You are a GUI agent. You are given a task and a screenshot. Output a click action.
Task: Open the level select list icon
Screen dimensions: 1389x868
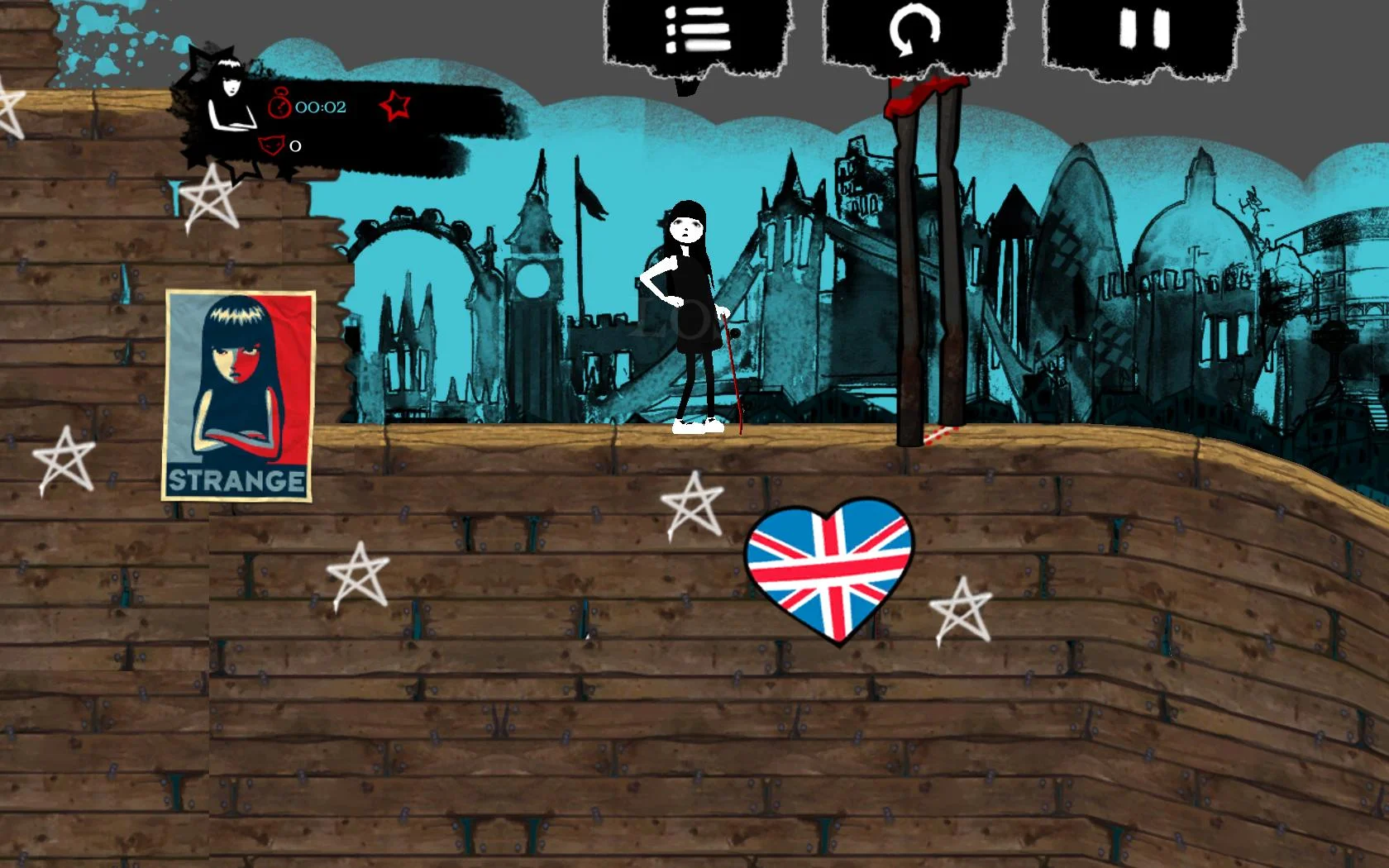699,29
